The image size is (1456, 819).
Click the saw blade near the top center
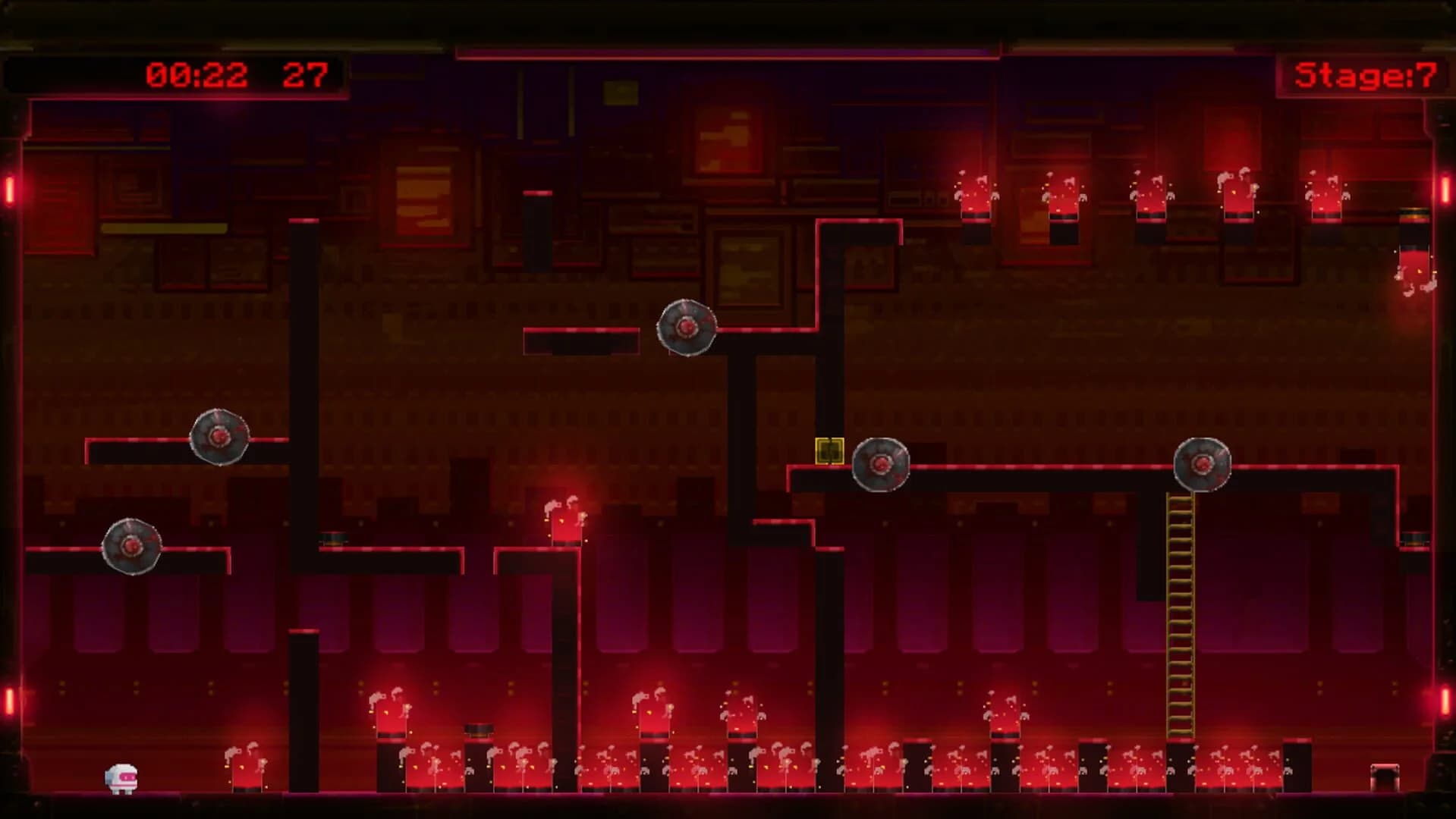[685, 328]
